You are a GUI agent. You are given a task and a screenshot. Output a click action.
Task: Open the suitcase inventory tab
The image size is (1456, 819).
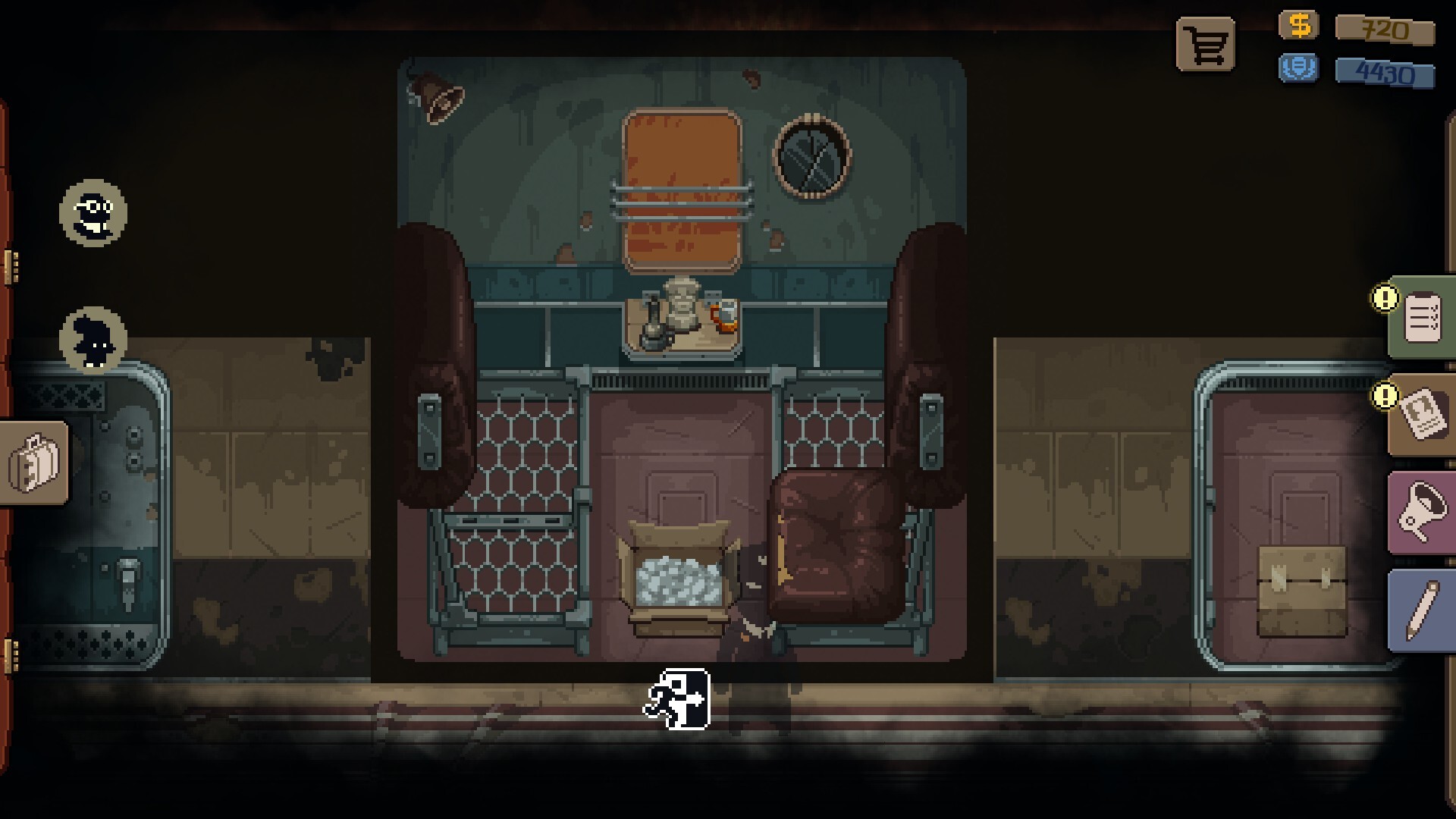coord(34,463)
